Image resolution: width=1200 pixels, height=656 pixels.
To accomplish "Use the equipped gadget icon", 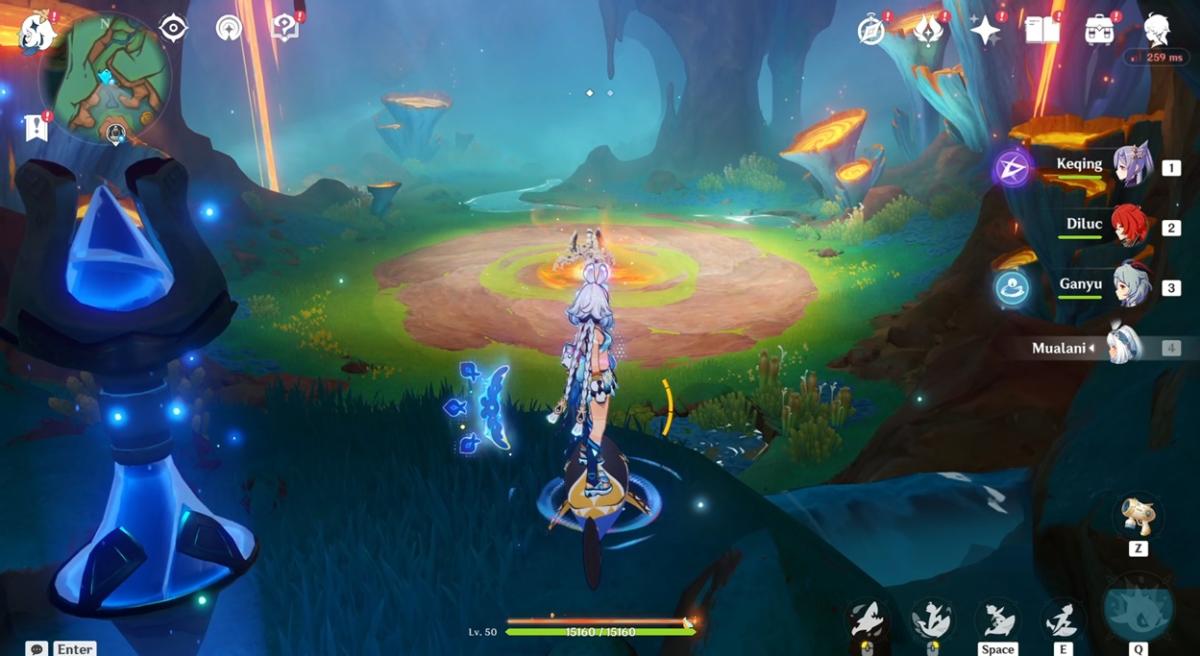I will pyautogui.click(x=1138, y=516).
